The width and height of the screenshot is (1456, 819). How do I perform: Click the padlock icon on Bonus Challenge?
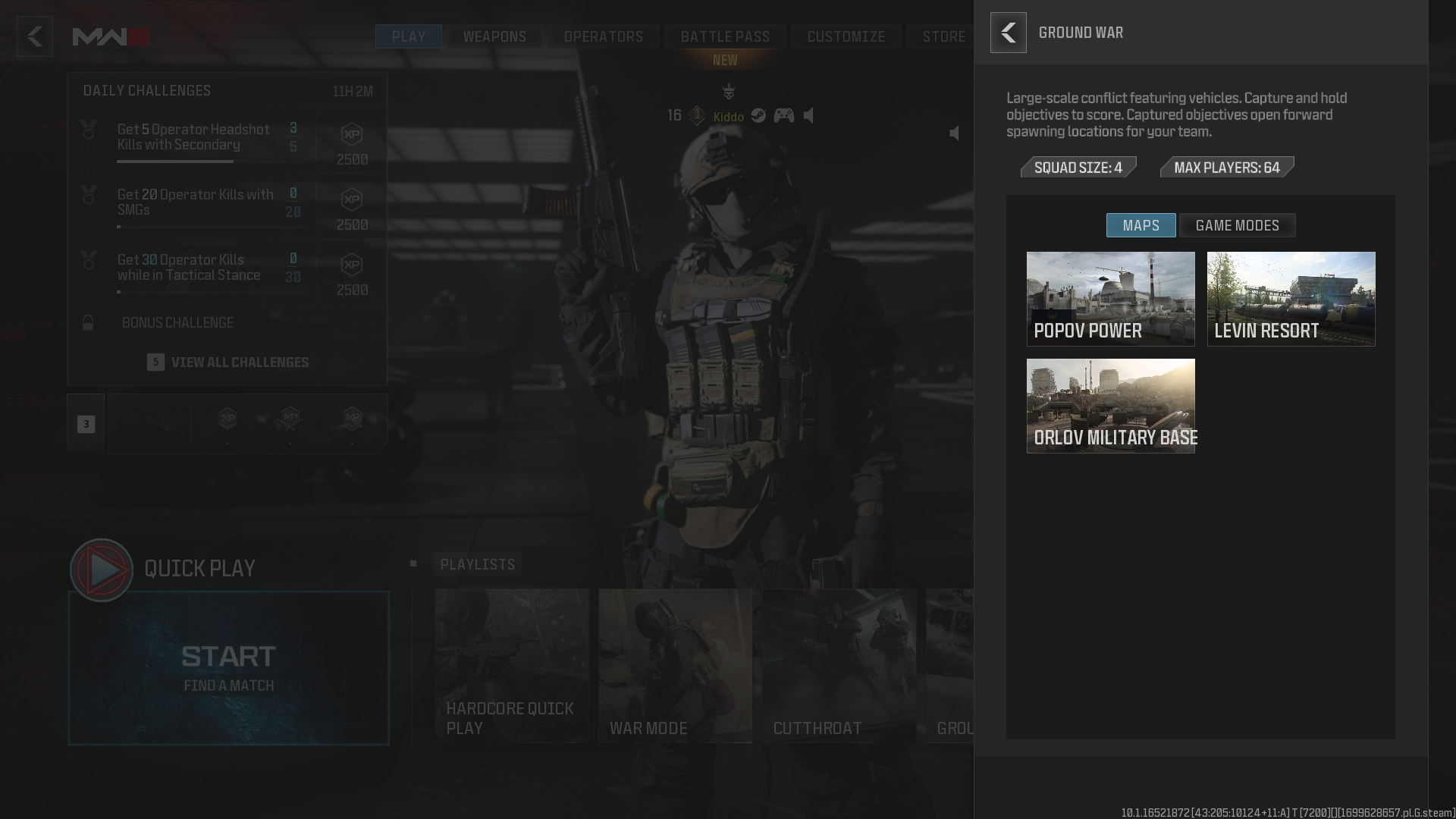(89, 322)
